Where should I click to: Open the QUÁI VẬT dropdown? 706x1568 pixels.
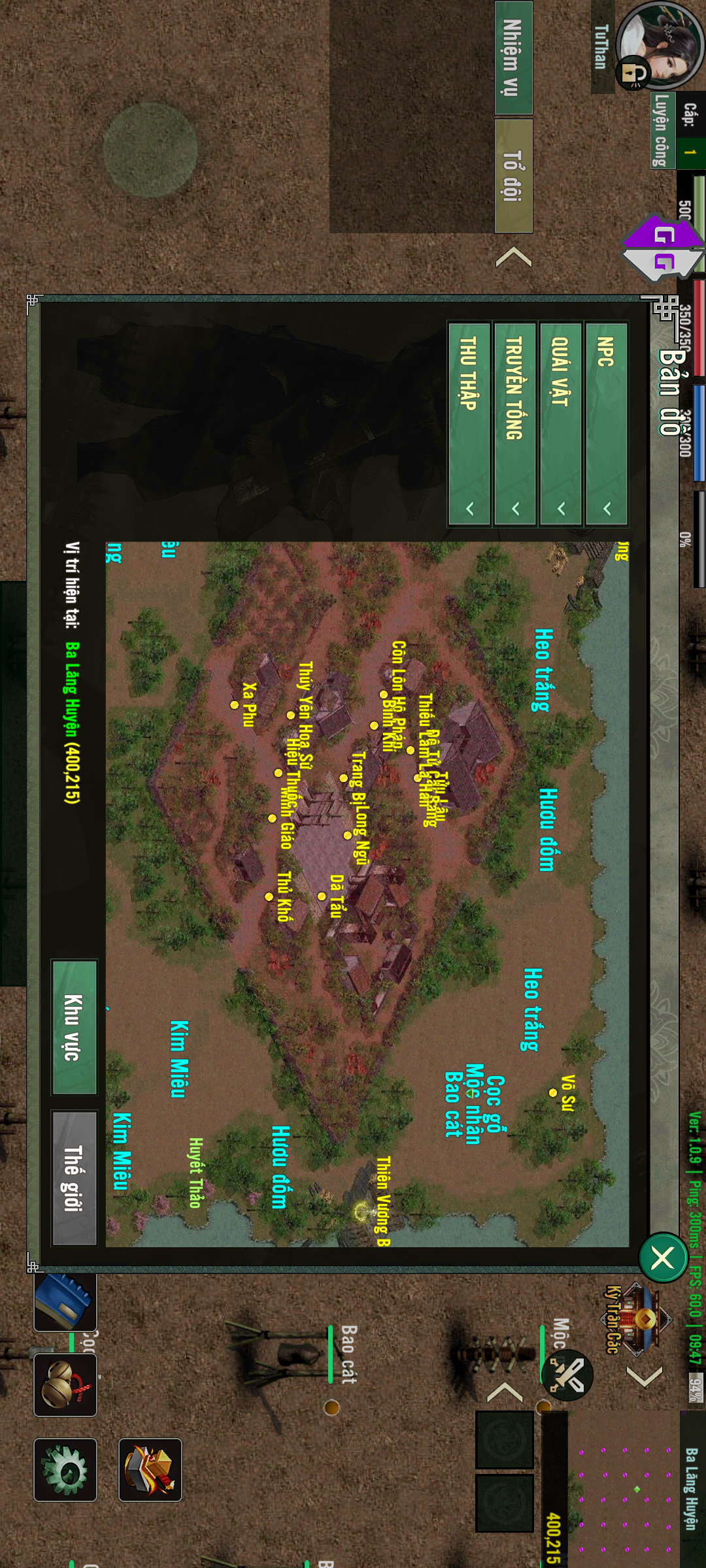[560, 423]
